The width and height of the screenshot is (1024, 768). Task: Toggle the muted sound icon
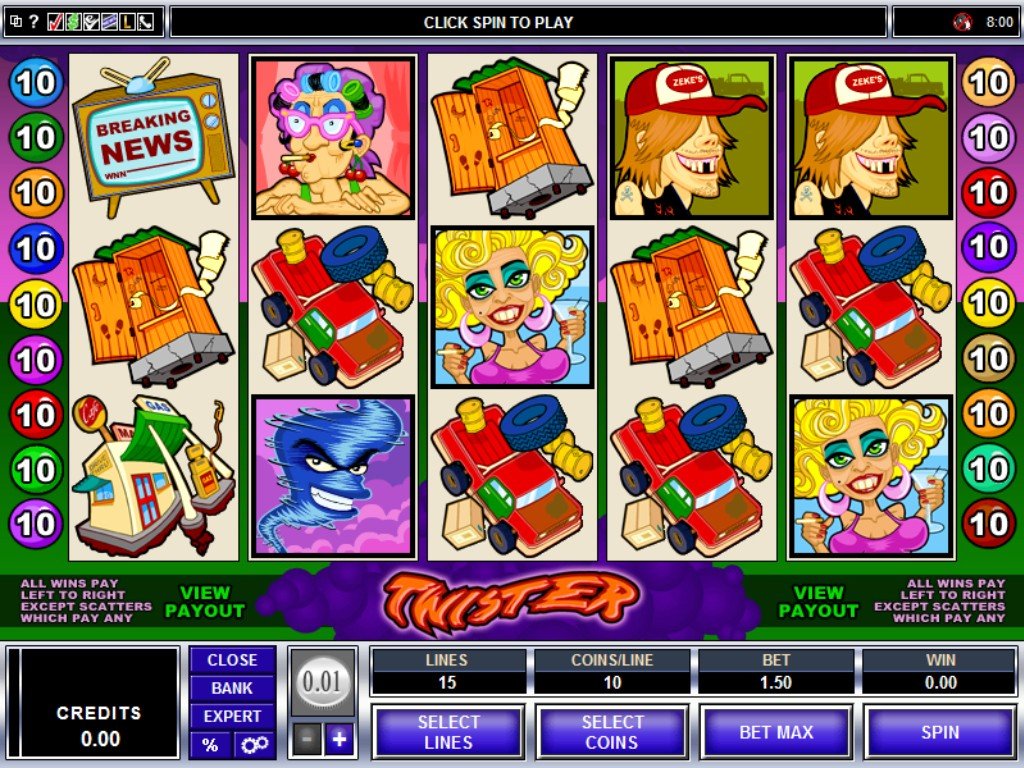(963, 21)
